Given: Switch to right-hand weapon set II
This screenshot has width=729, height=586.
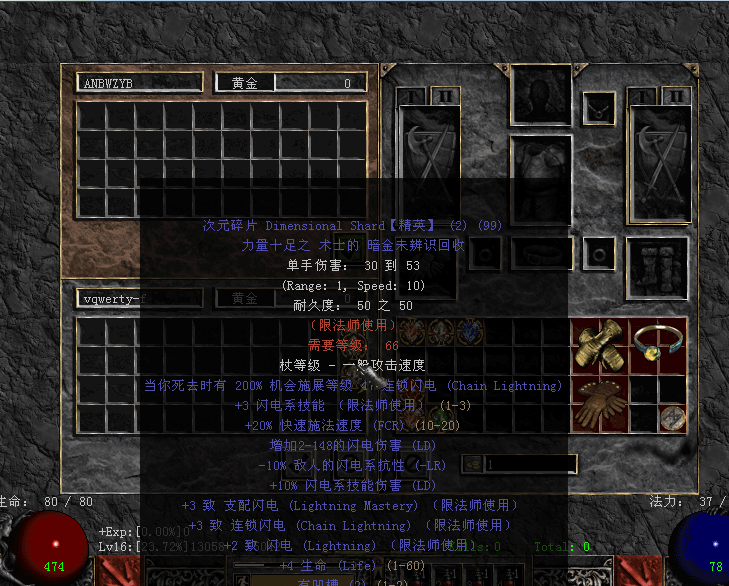Looking at the screenshot, I should click(x=675, y=96).
